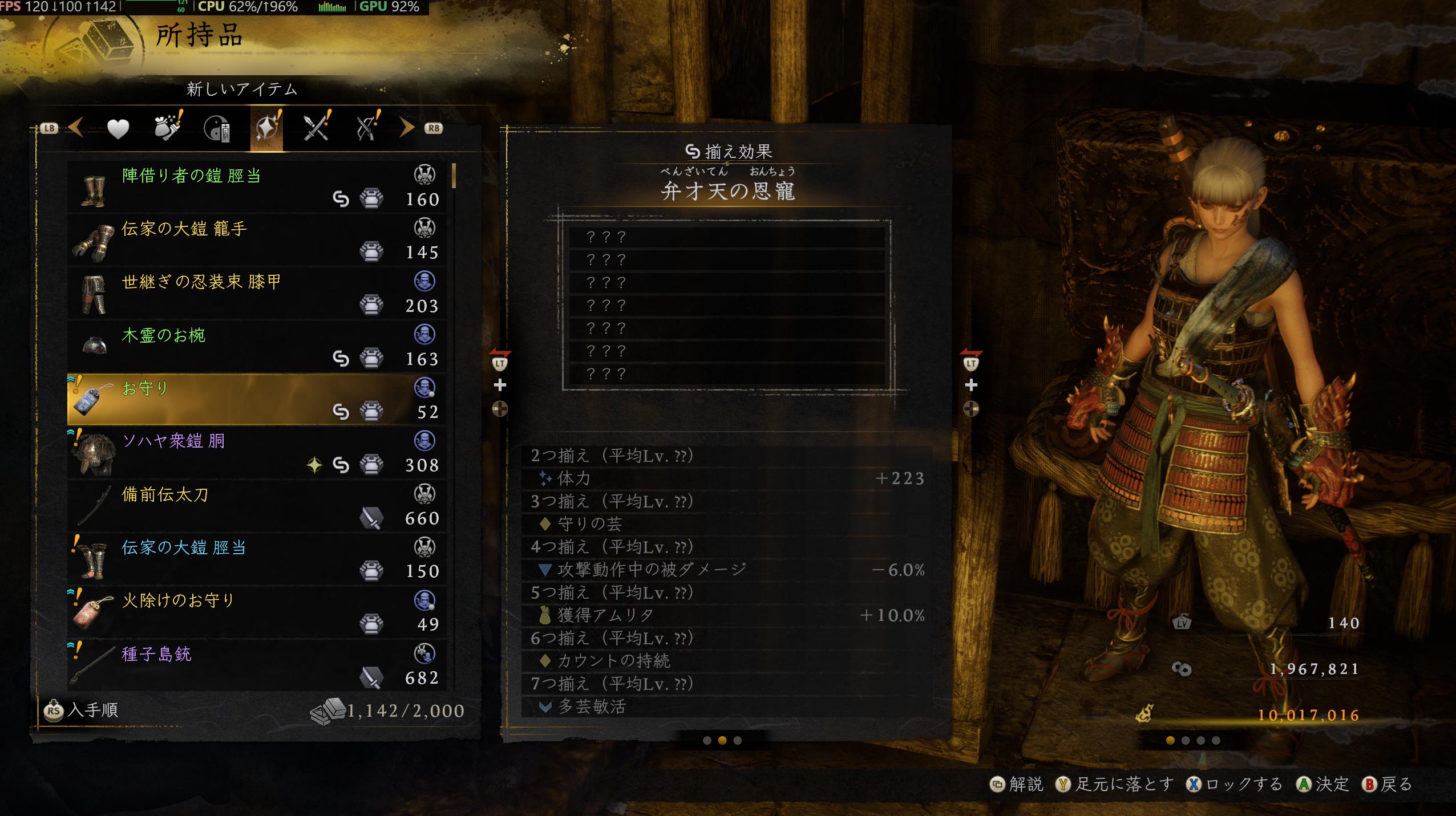Open the bow and arrow ranged tab
1456x816 pixels.
[367, 128]
